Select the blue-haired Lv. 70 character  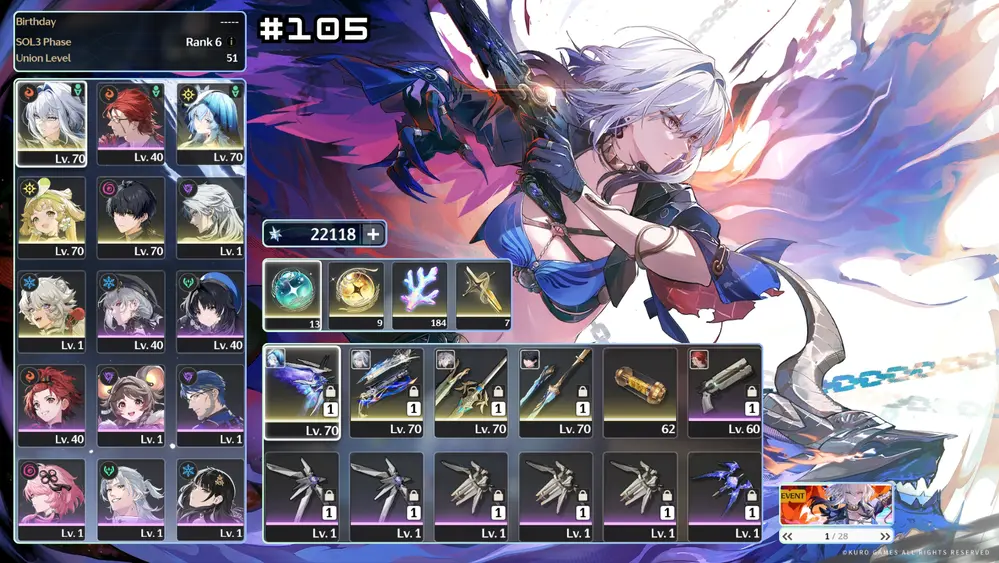210,123
